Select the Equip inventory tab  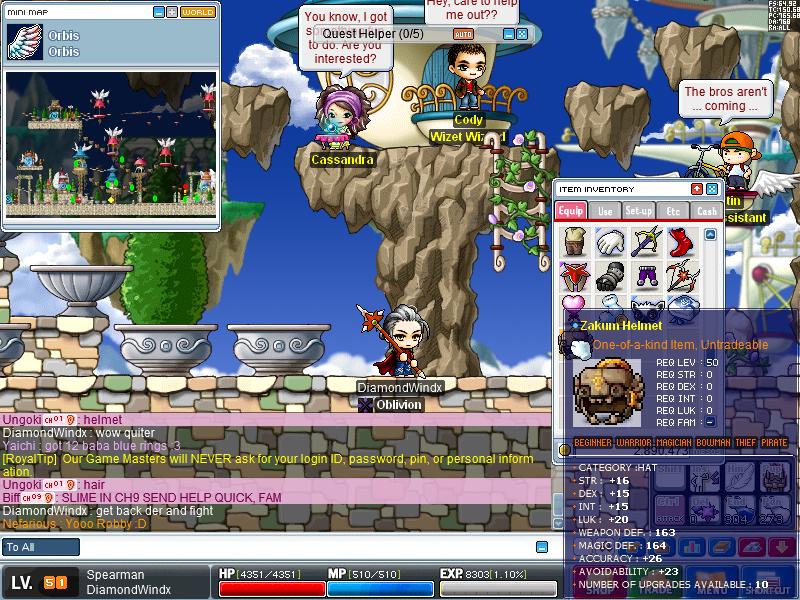coord(571,211)
